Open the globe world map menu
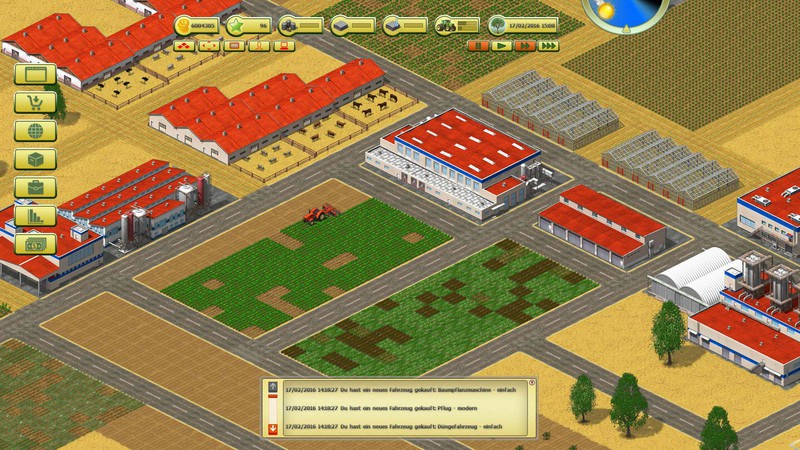This screenshot has width=800, height=450. pos(35,130)
